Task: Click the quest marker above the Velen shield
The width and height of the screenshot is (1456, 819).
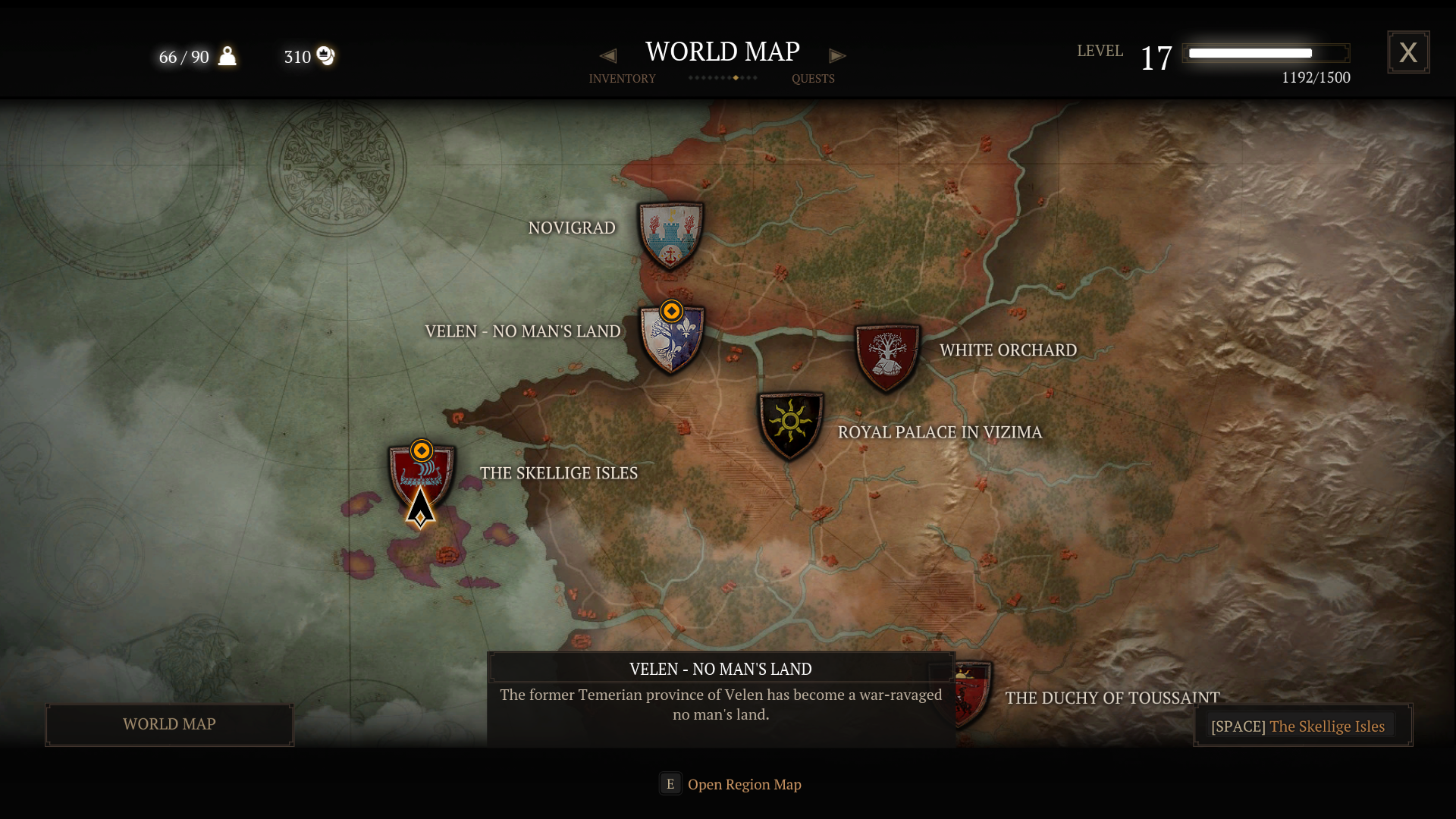Action: tap(671, 311)
